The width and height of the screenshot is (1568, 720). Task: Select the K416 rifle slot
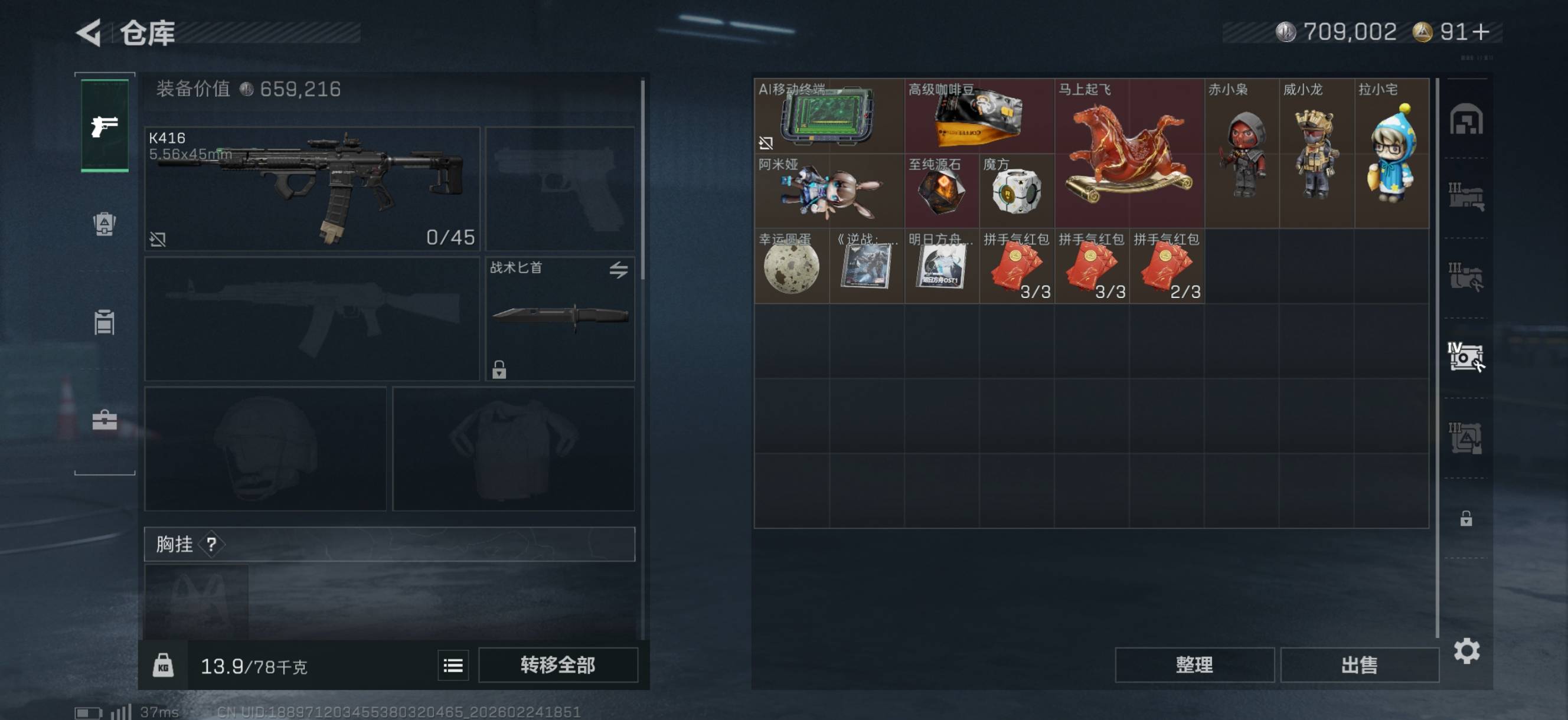click(312, 188)
